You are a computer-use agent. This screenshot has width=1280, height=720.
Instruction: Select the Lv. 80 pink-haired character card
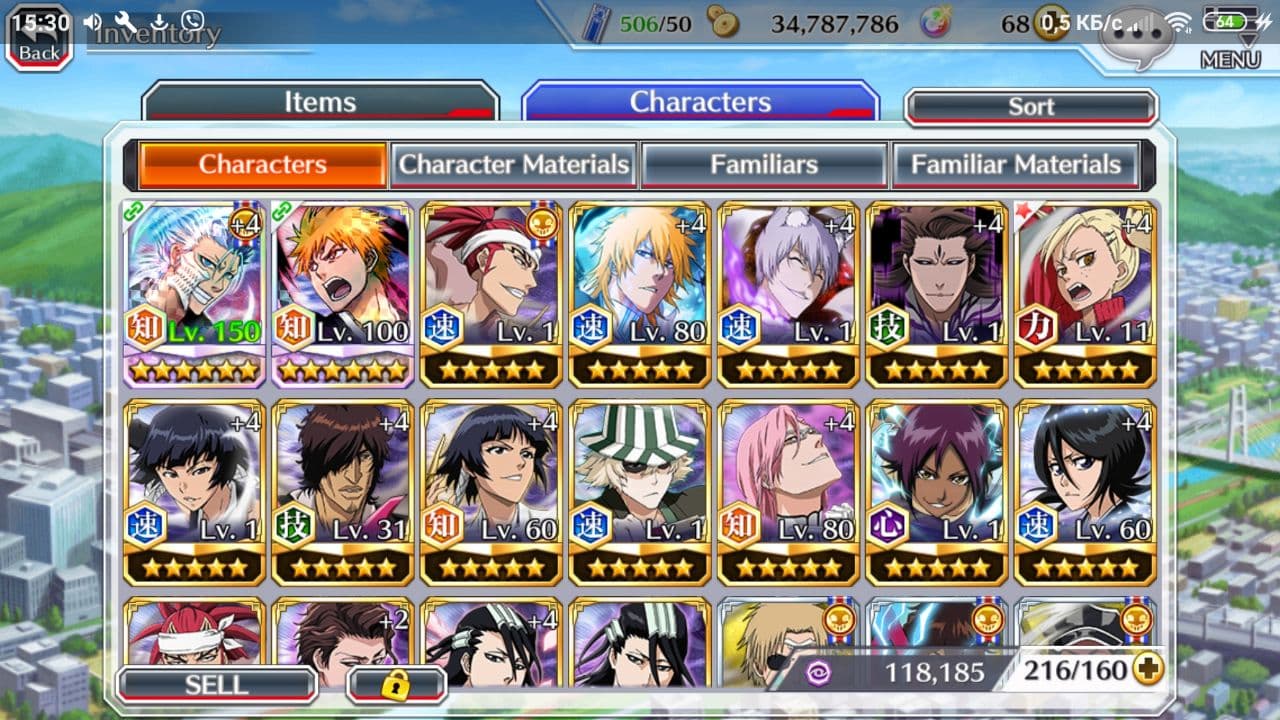tap(789, 490)
